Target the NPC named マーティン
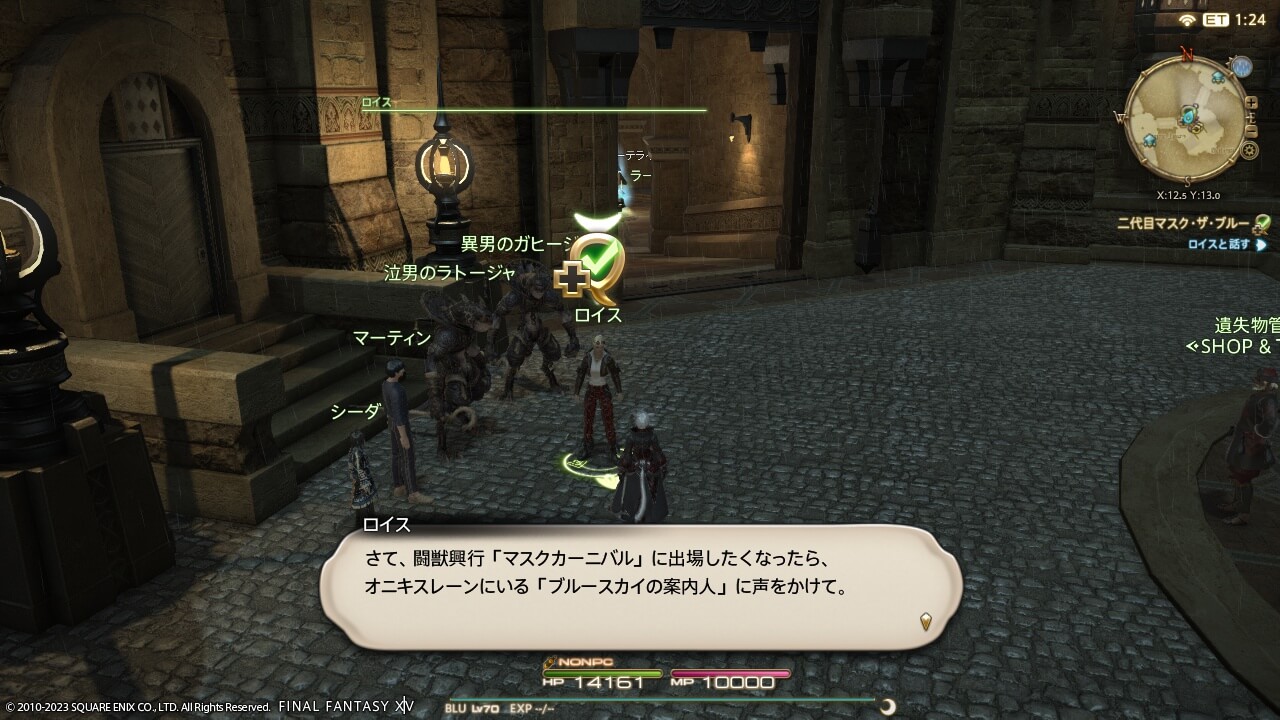1280x720 pixels. point(392,339)
